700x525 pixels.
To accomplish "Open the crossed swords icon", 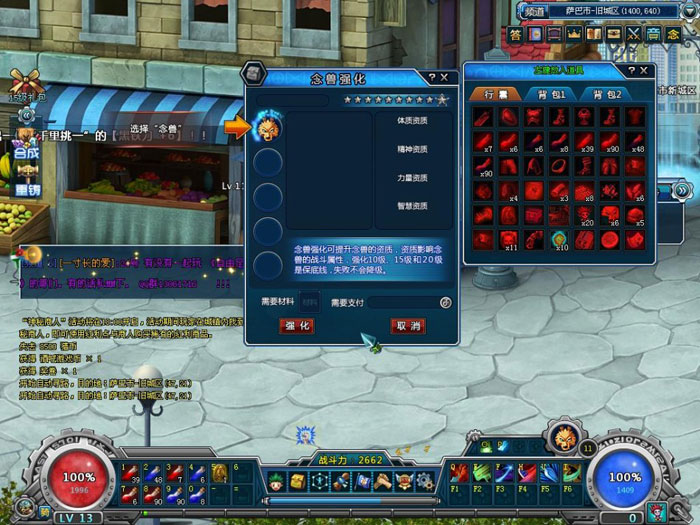I will click(x=632, y=34).
